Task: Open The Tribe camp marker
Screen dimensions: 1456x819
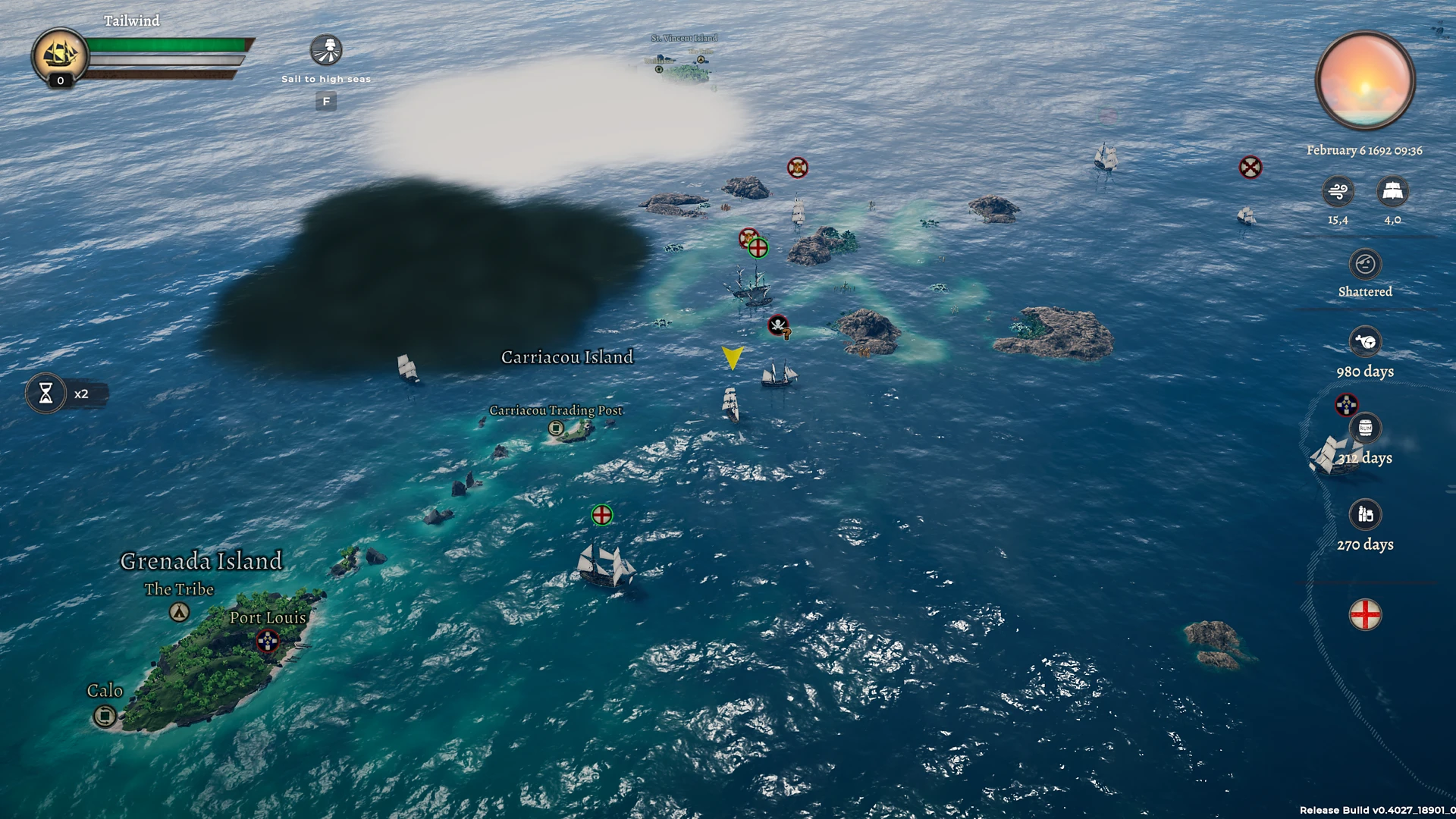Action: [179, 610]
